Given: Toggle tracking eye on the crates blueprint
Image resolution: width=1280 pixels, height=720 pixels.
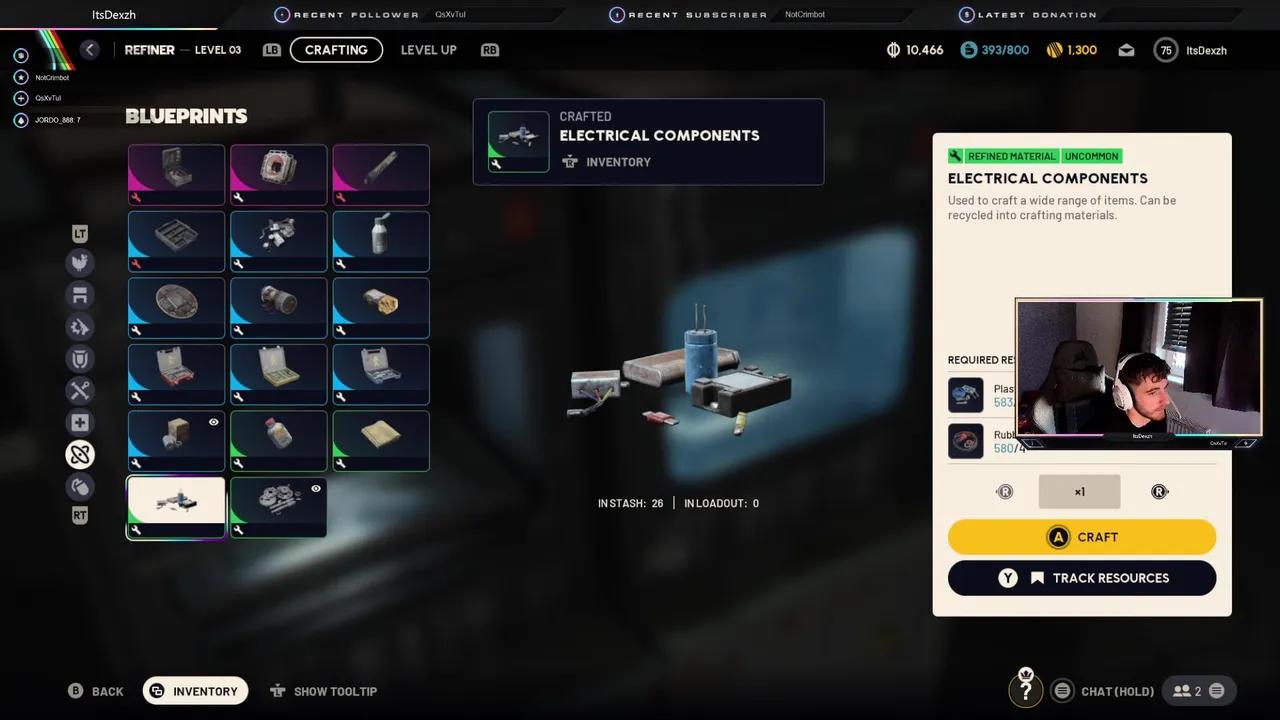Looking at the screenshot, I should coord(212,422).
